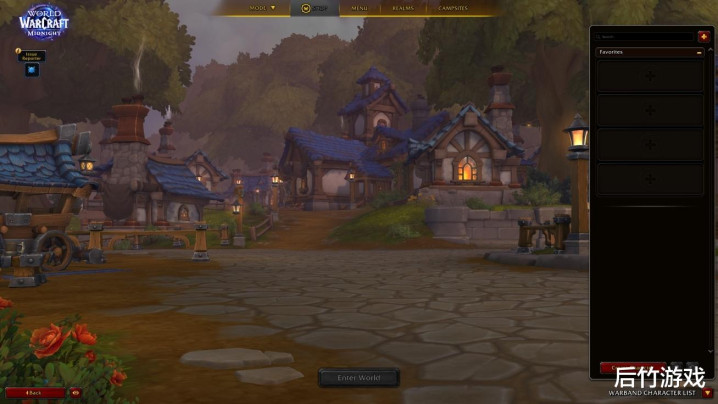Add a new character with plus button
The image size is (718, 404).
pos(703,37)
